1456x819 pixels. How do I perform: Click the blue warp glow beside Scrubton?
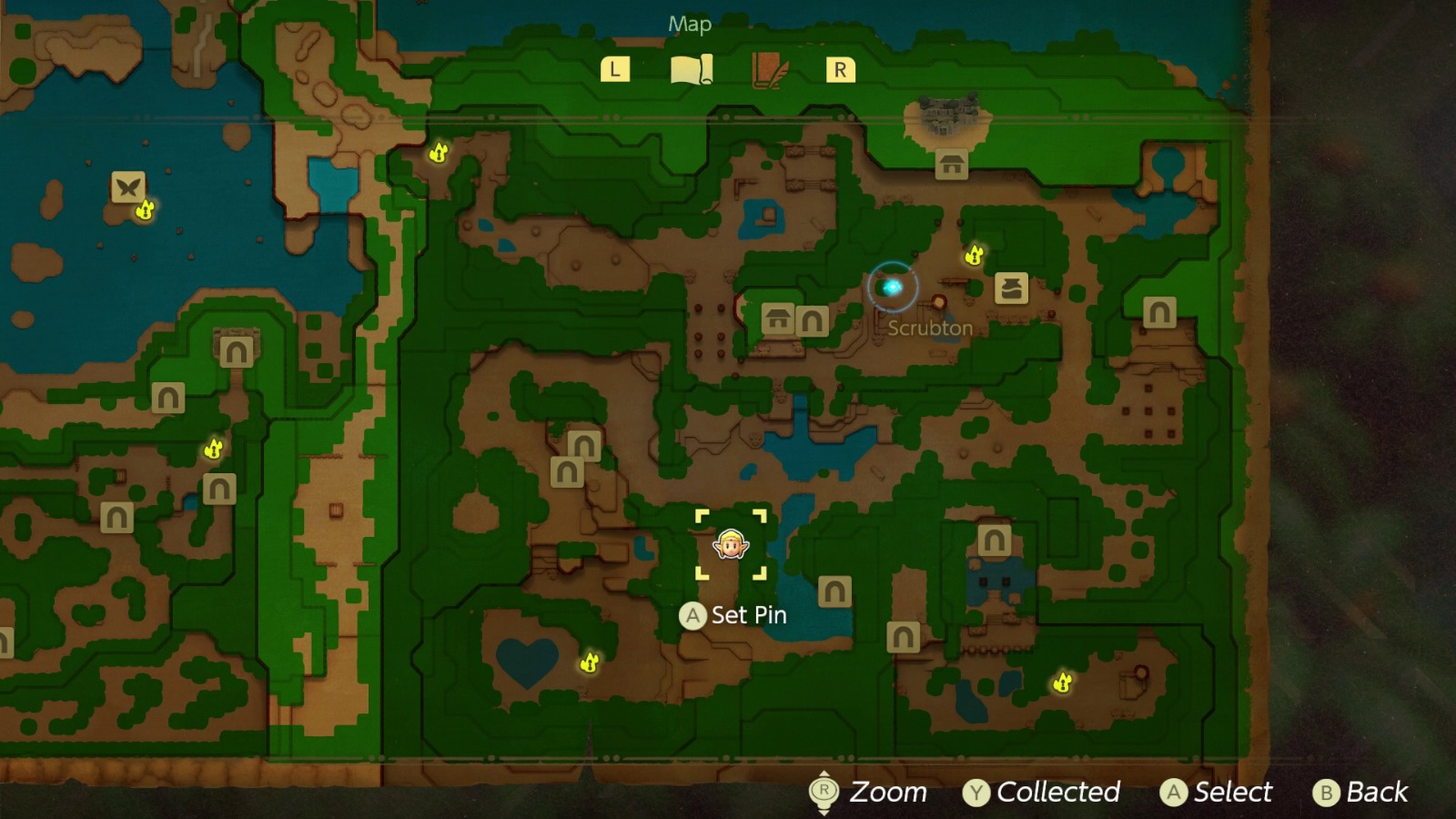coord(893,285)
